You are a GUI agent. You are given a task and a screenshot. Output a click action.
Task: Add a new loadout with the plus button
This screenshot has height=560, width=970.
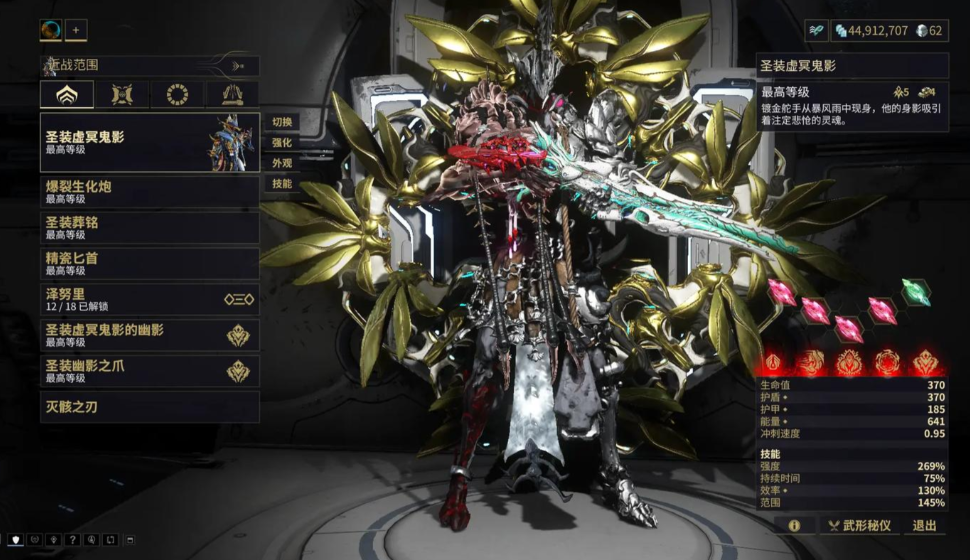click(x=76, y=30)
